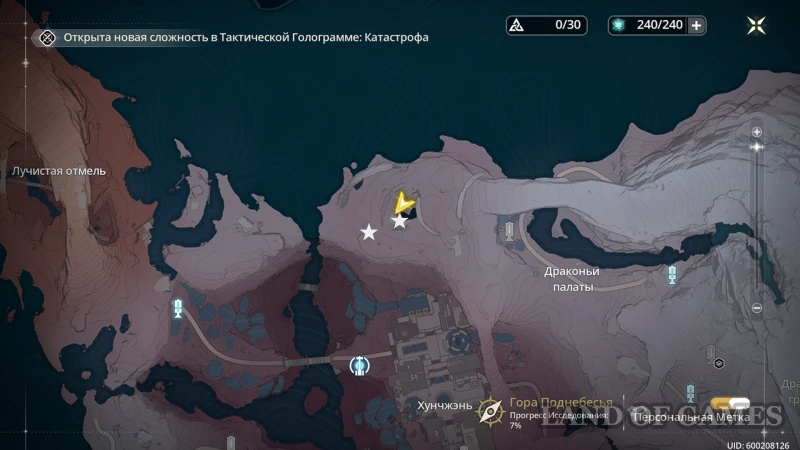Select the beacon east of Драконьи палаты
Image resolution: width=800 pixels, height=450 pixels.
pyautogui.click(x=672, y=273)
